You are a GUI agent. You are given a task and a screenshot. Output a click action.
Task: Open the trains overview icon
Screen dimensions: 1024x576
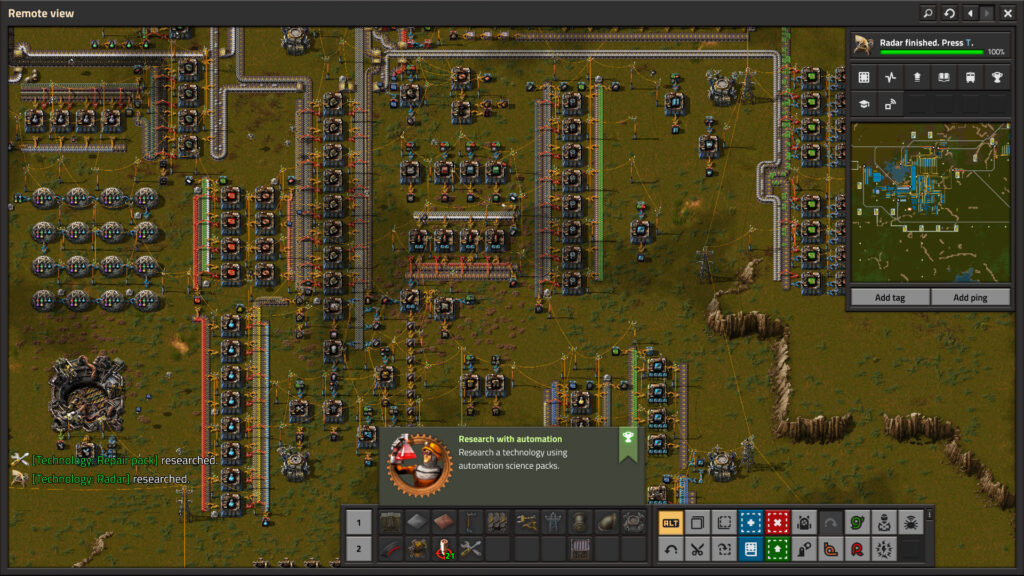point(969,77)
